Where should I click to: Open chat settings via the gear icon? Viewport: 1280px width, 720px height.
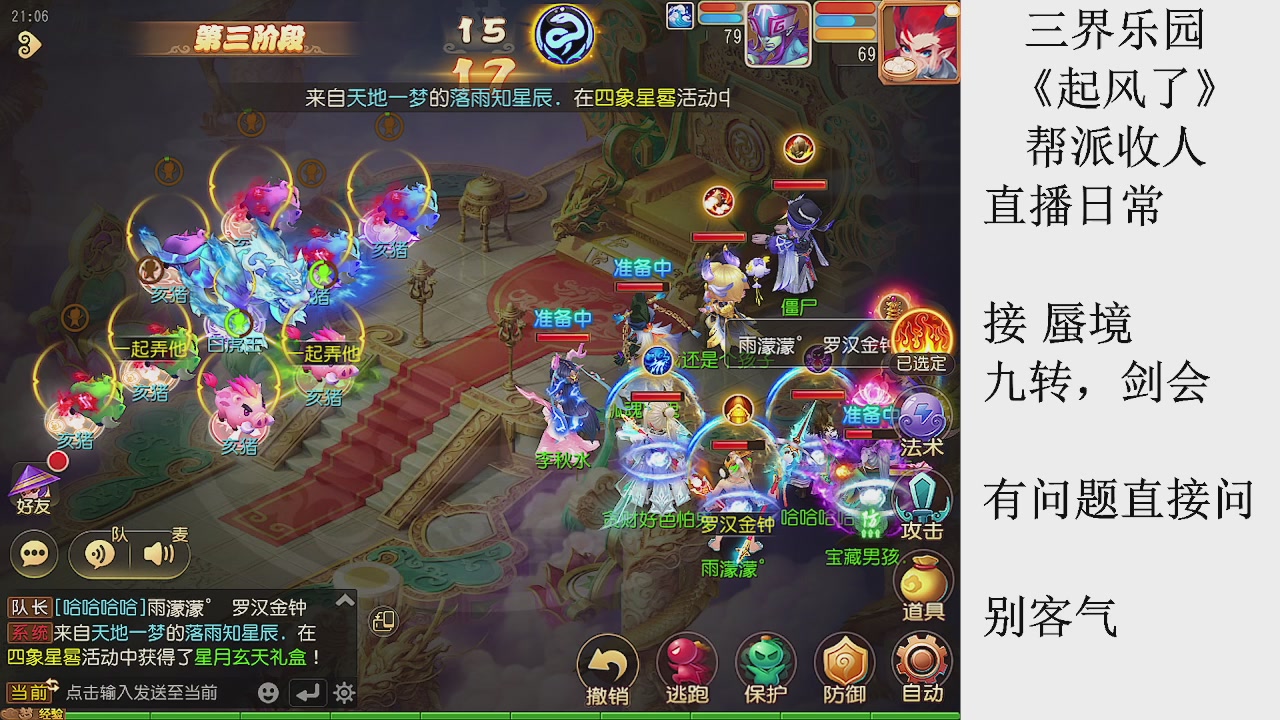pyautogui.click(x=343, y=691)
